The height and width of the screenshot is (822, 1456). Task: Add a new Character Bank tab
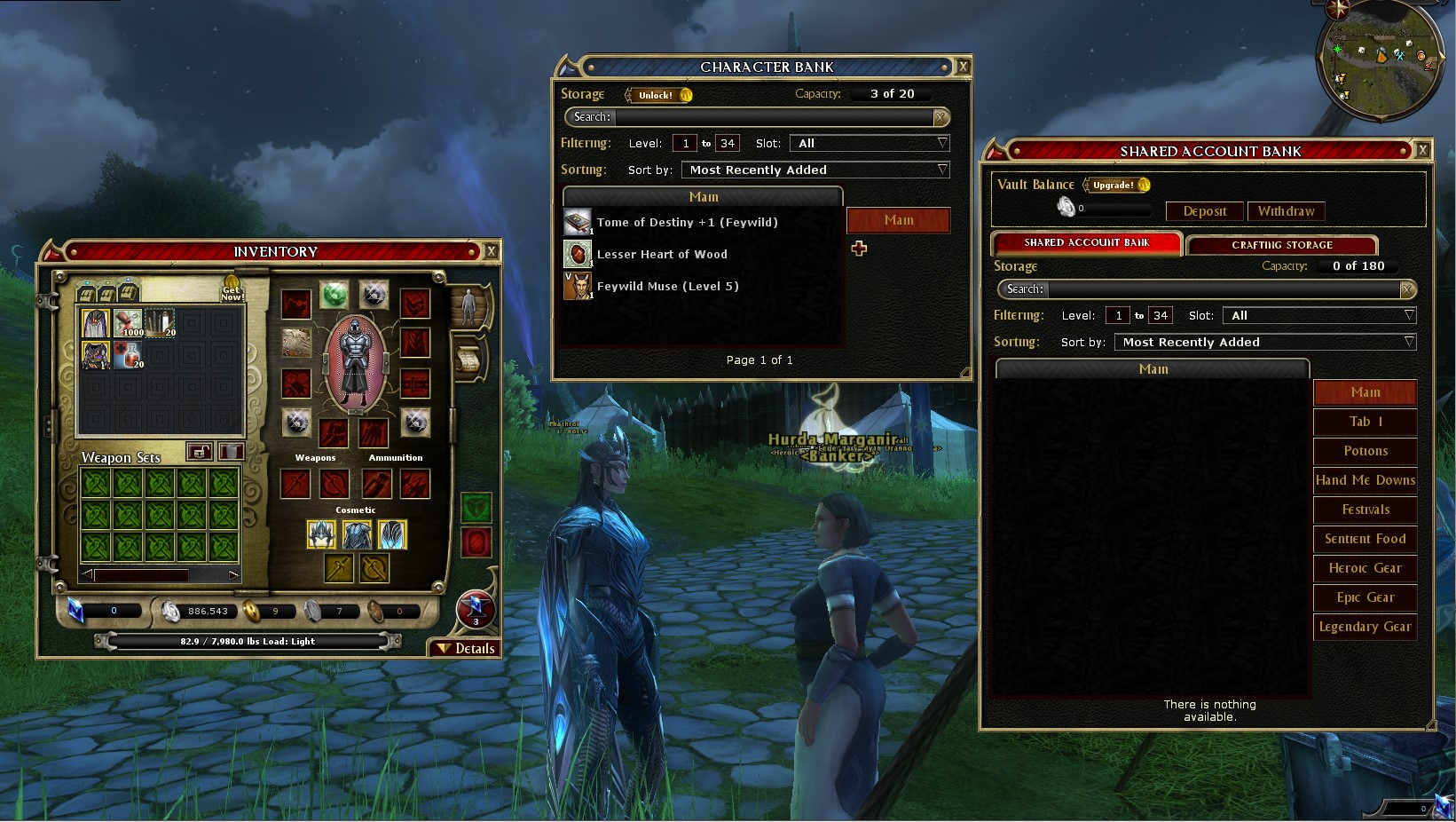(x=859, y=249)
